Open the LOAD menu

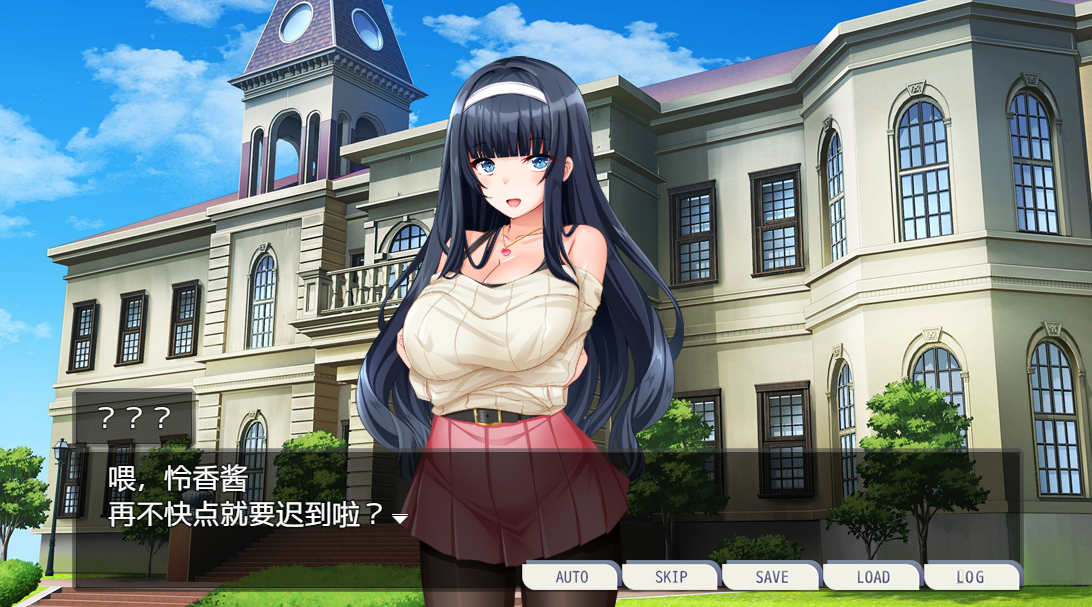pyautogui.click(x=872, y=577)
